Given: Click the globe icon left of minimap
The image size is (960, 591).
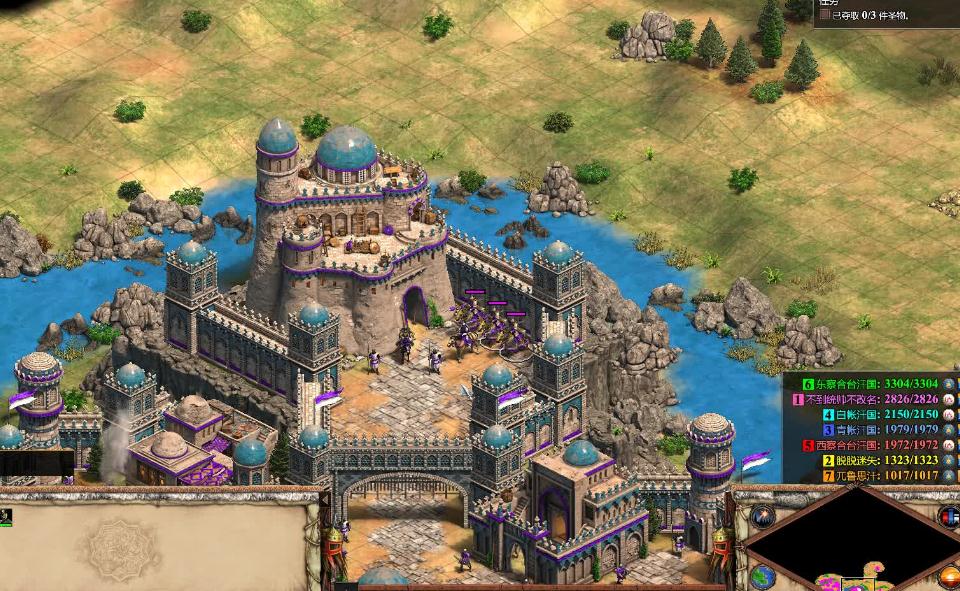Looking at the screenshot, I should click(x=763, y=577).
